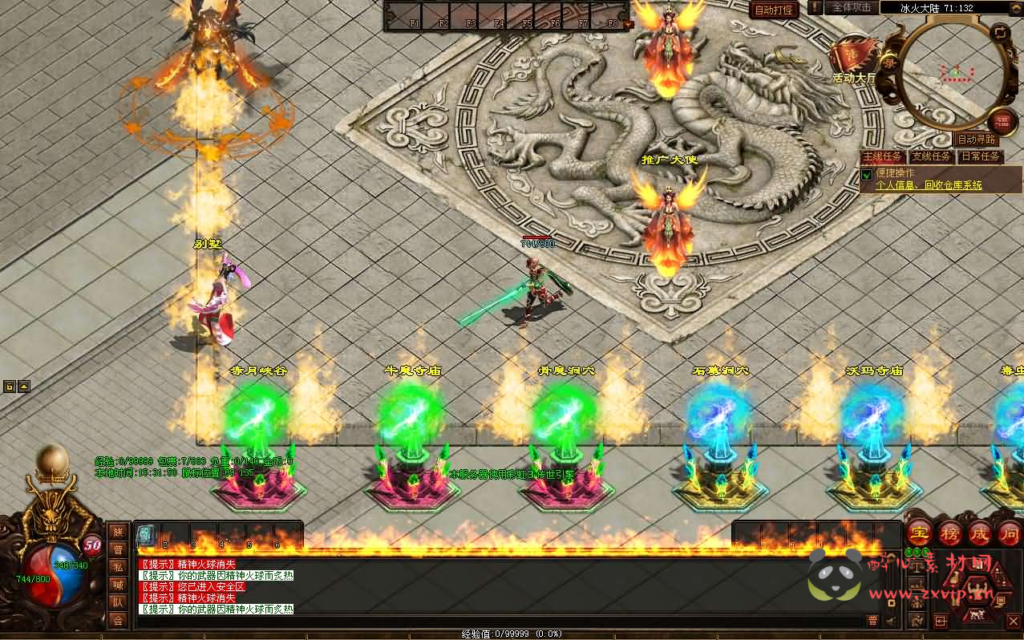
Task: Activate the 自动寻路 auto-pathfinding button
Action: (976, 140)
